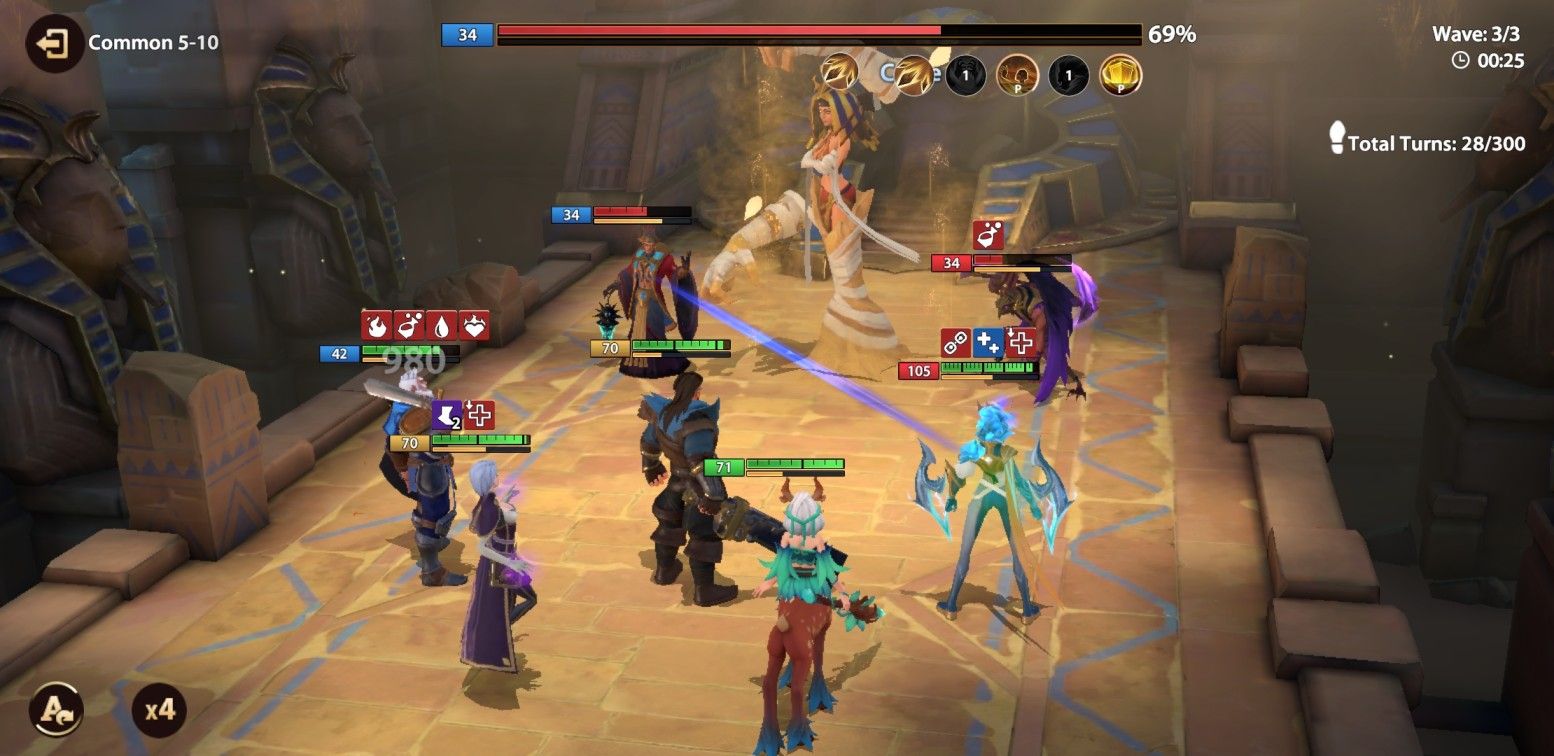Inspect the chain link debuff icon

(956, 343)
